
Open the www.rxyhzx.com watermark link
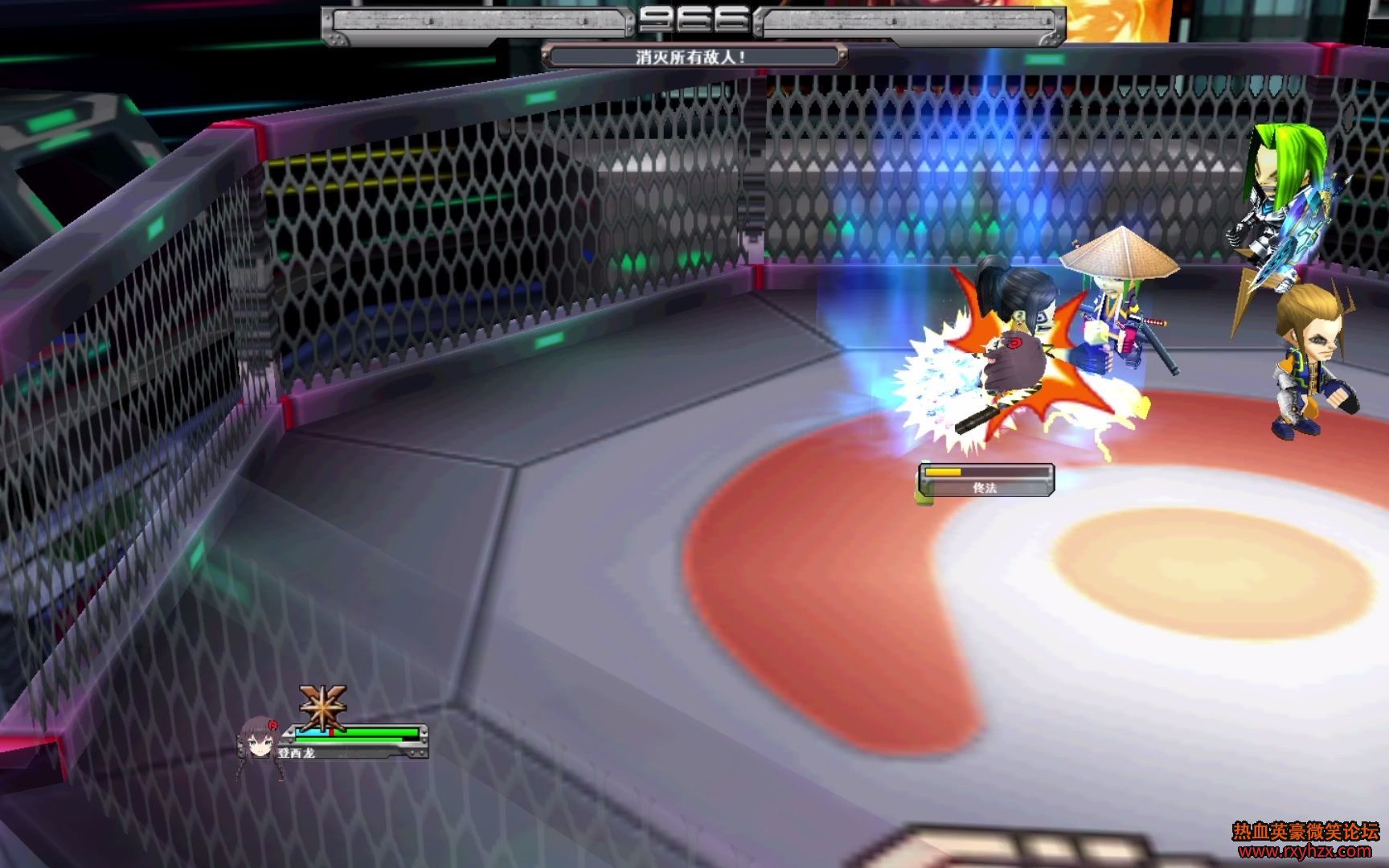point(1305,851)
